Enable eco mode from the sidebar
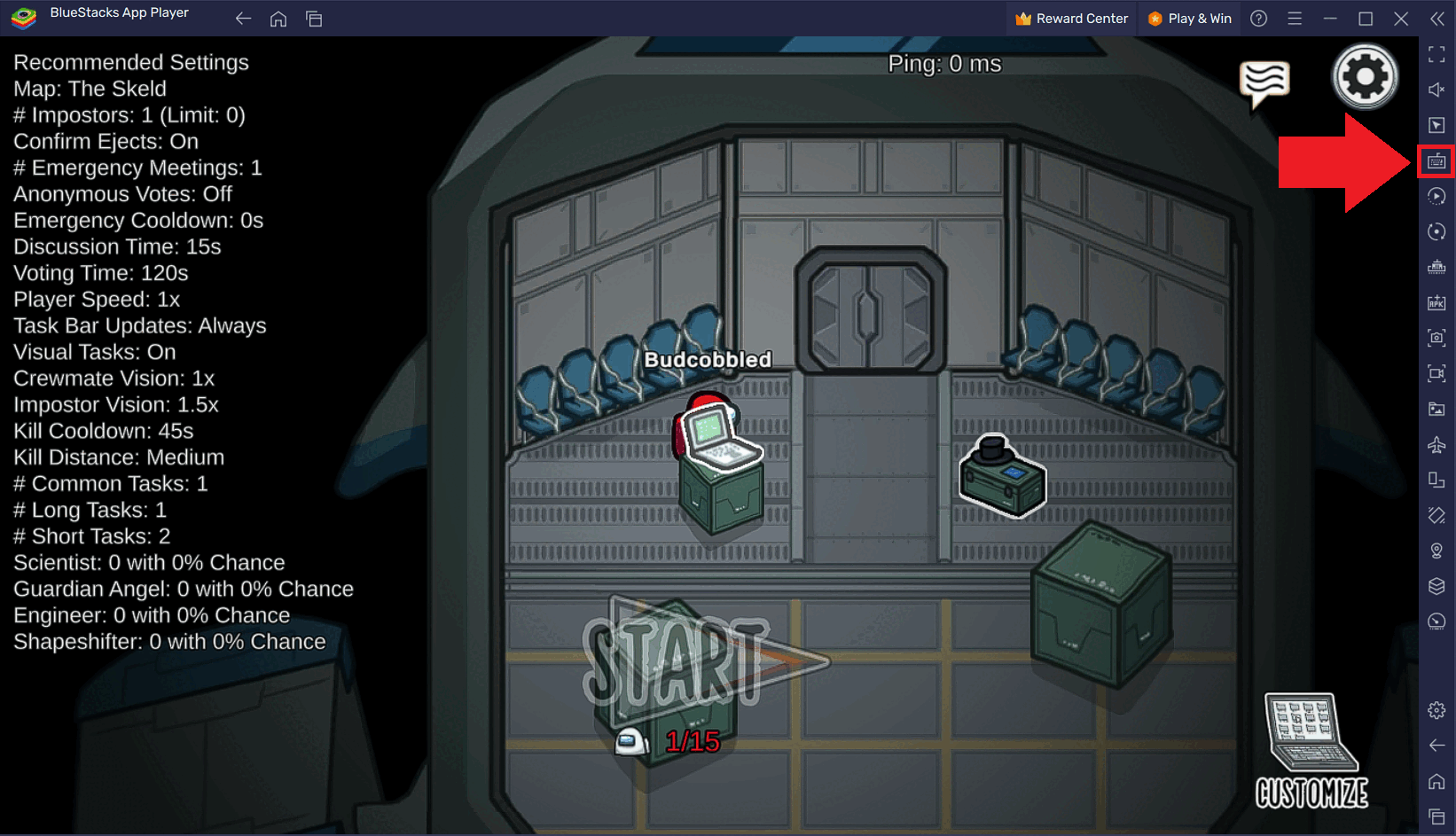Screen dimensions: 1456x836 pos(1436,621)
